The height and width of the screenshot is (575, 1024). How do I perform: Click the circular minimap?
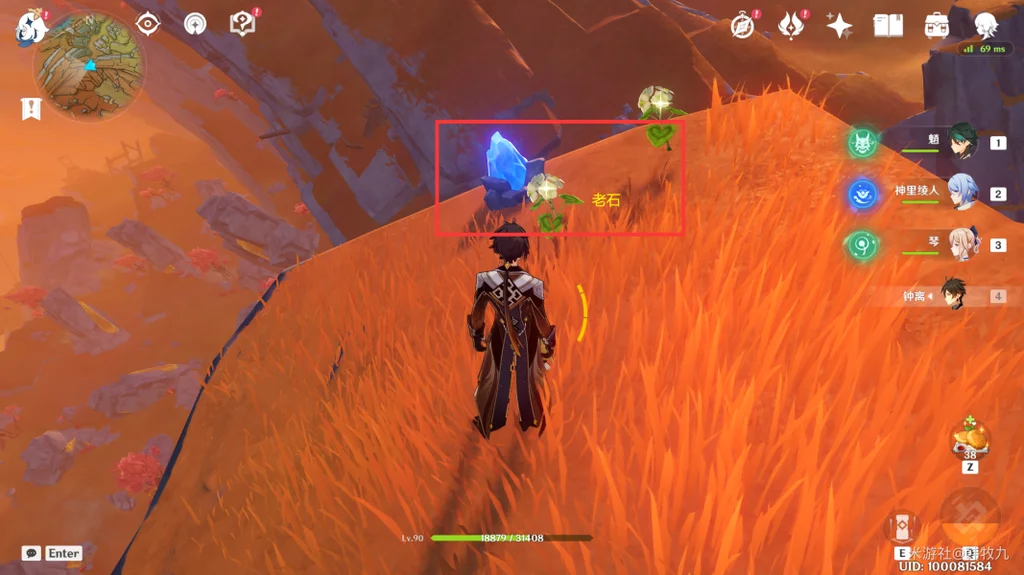point(88,65)
